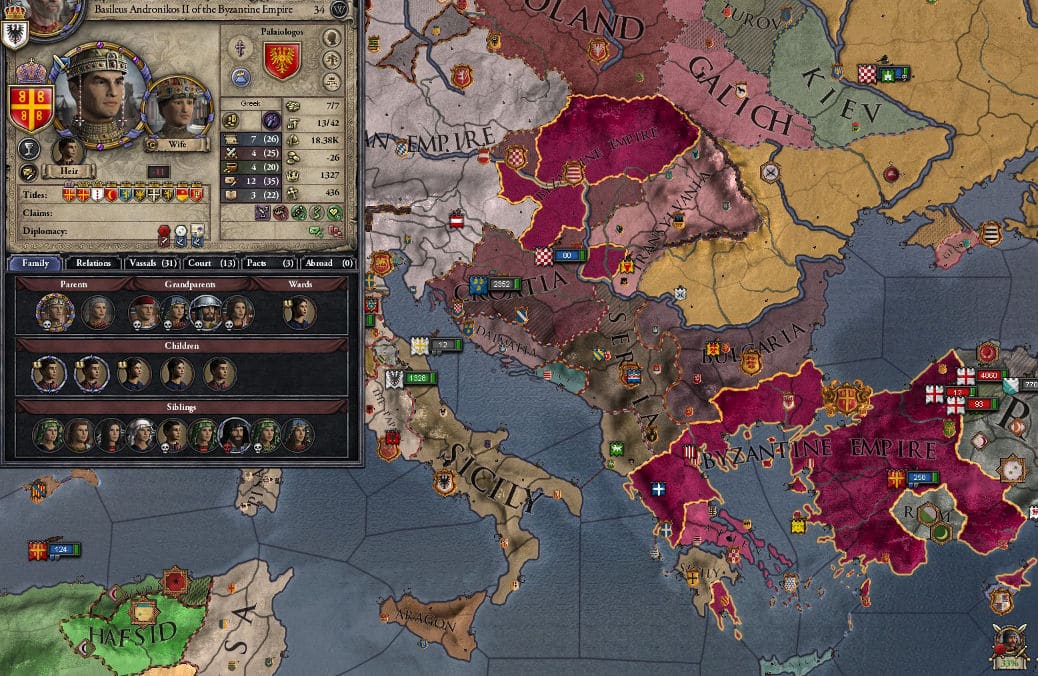Click the Orthodox cross religion icon
Screen dimensions: 1038x676
click(x=241, y=49)
